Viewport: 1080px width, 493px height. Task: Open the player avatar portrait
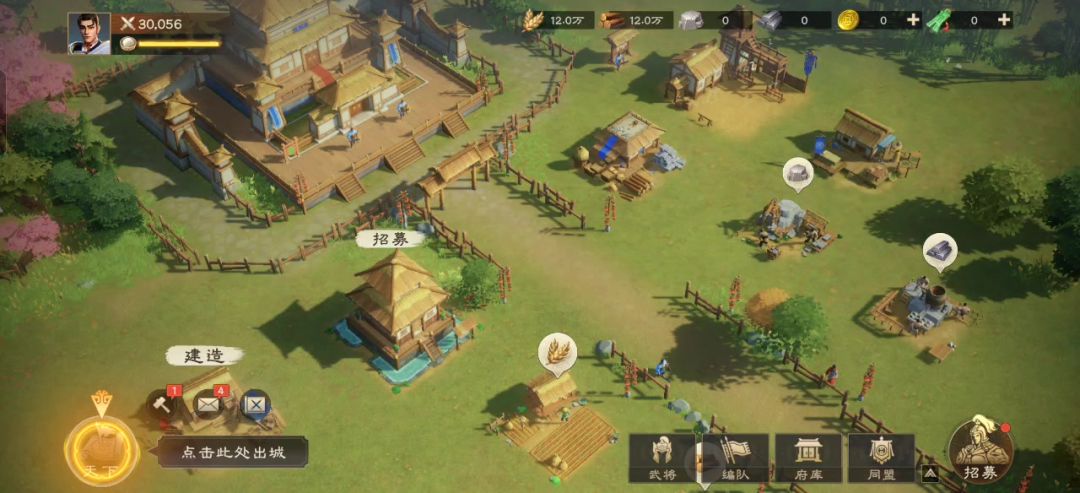(x=89, y=33)
